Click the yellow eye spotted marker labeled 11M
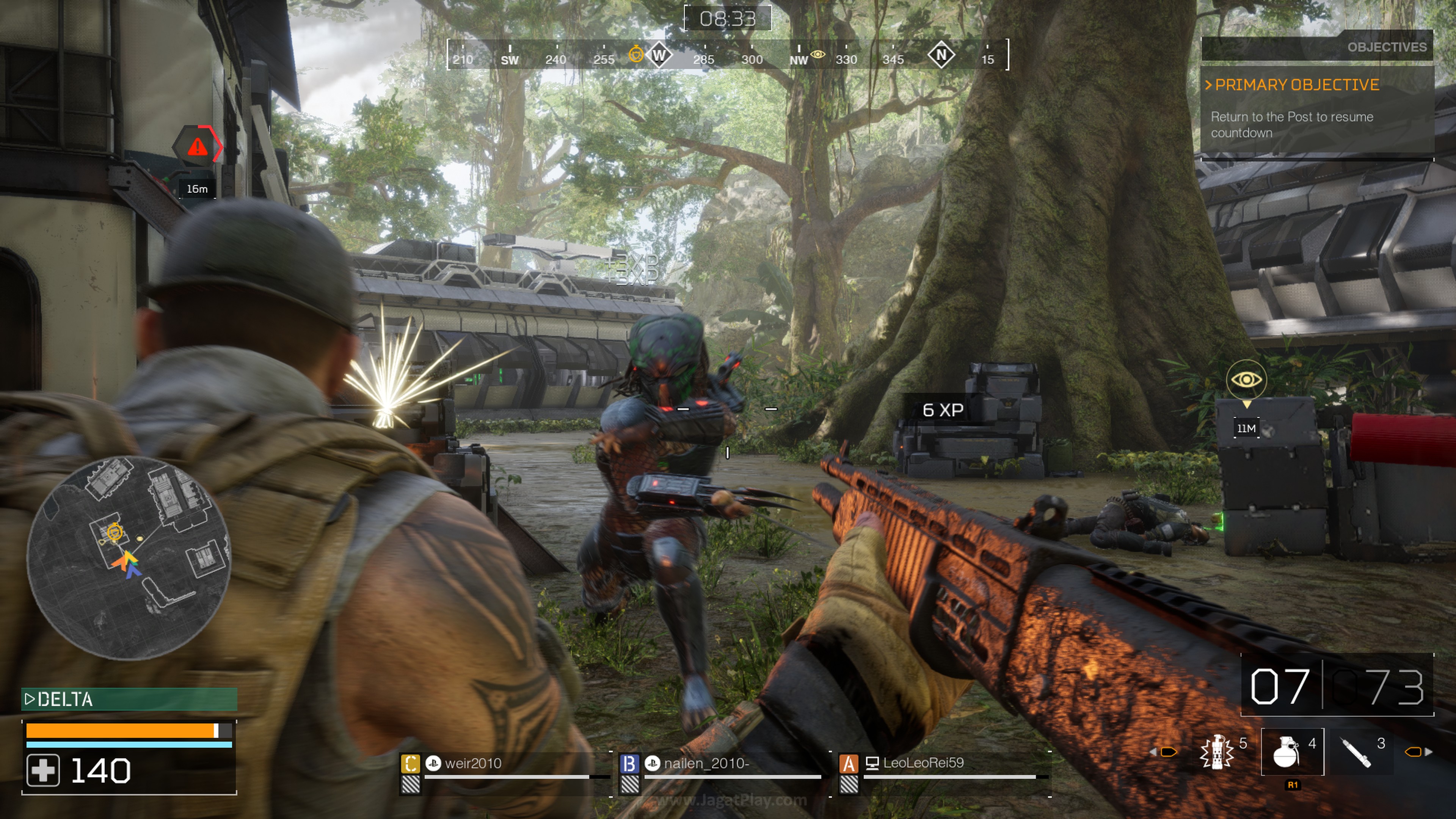This screenshot has height=819, width=1456. [x=1246, y=379]
